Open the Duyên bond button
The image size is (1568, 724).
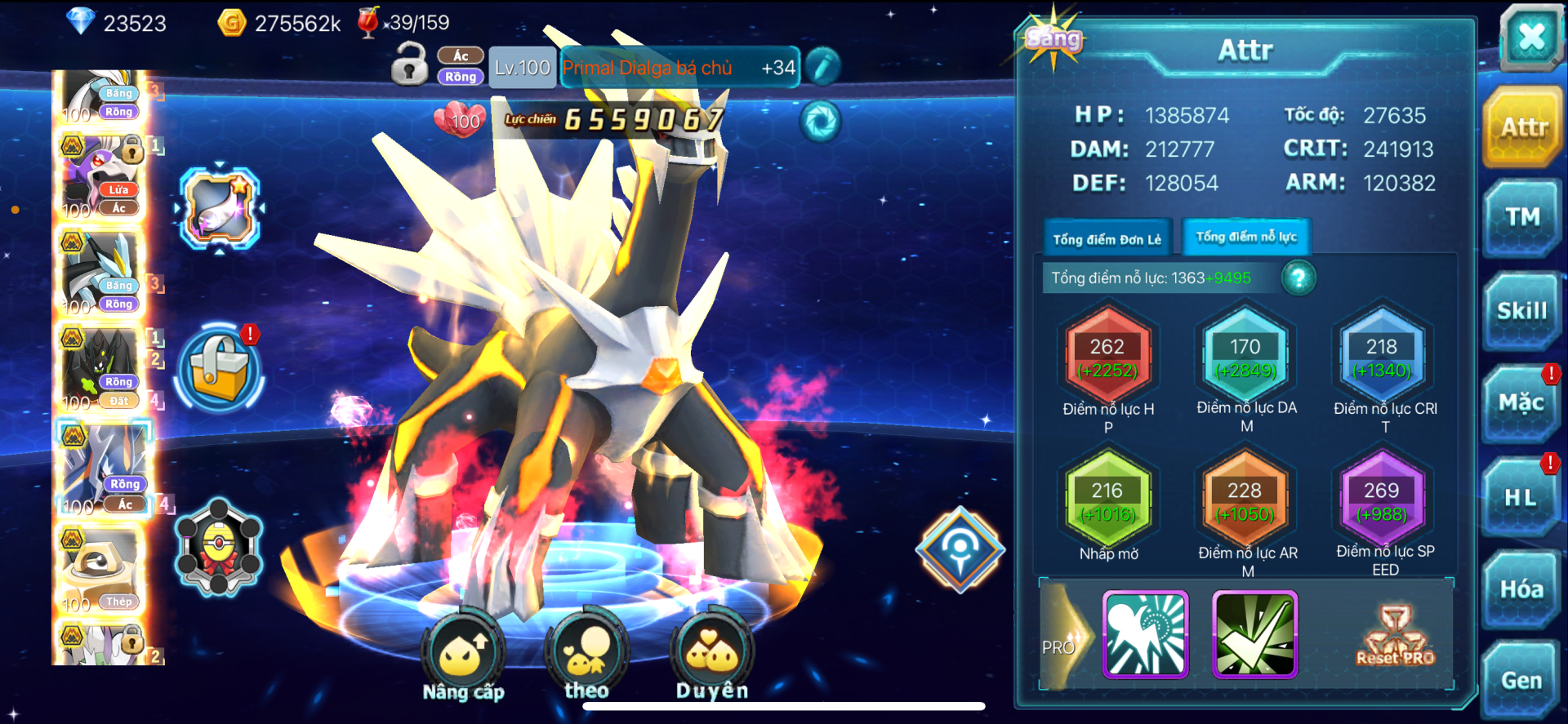tap(712, 655)
